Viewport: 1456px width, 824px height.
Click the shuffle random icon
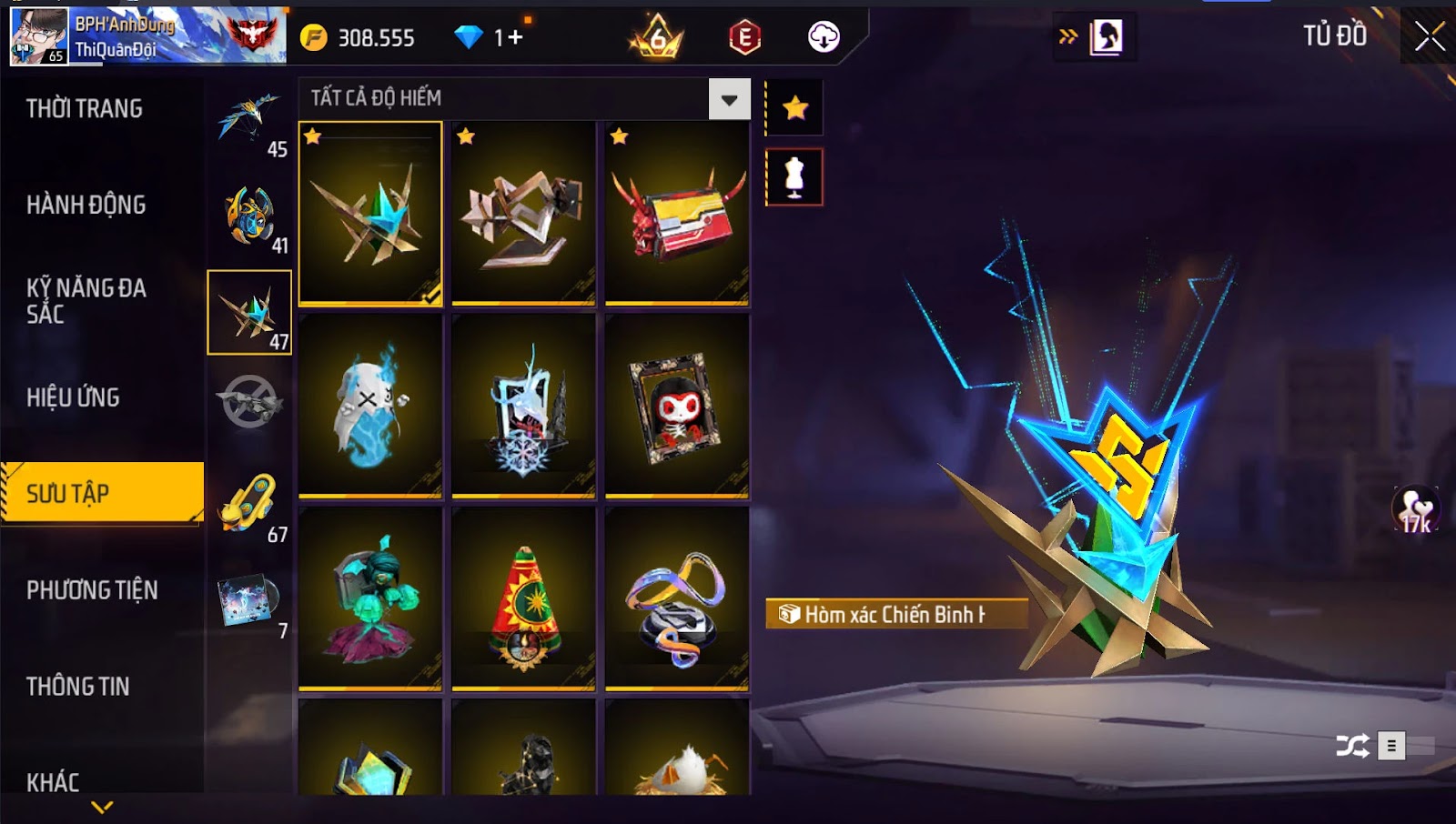coord(1352,747)
